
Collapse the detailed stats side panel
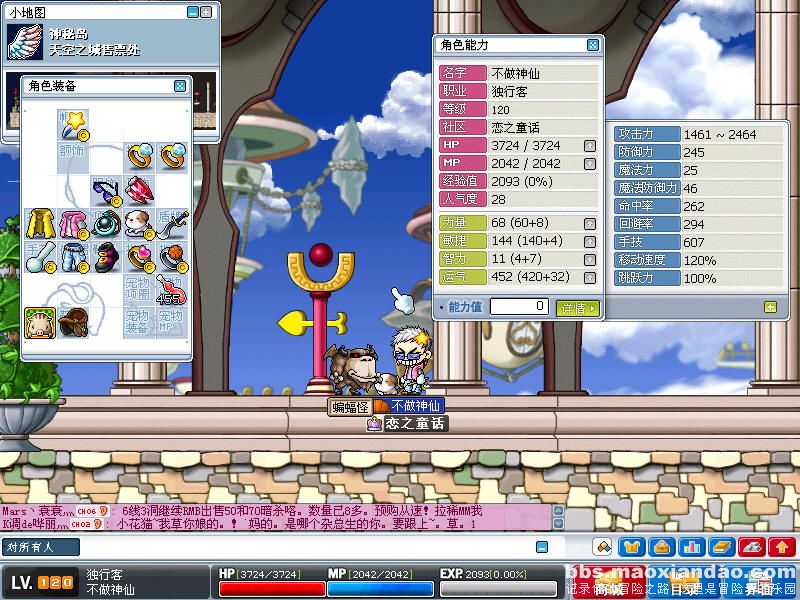(x=771, y=307)
